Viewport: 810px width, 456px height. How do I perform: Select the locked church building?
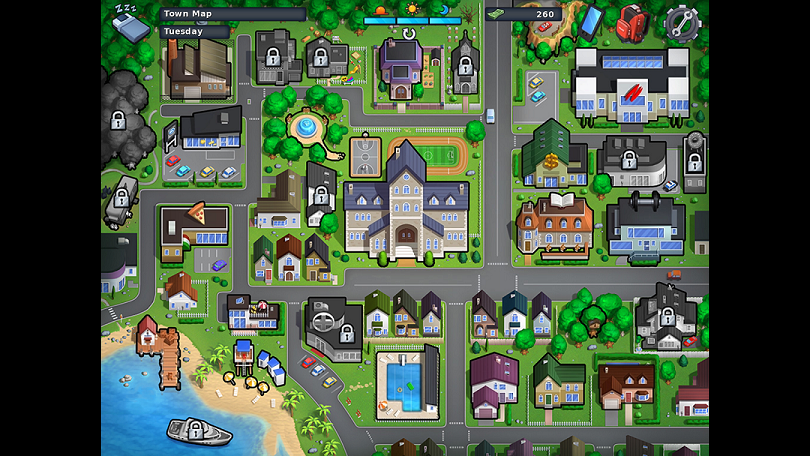(x=464, y=66)
